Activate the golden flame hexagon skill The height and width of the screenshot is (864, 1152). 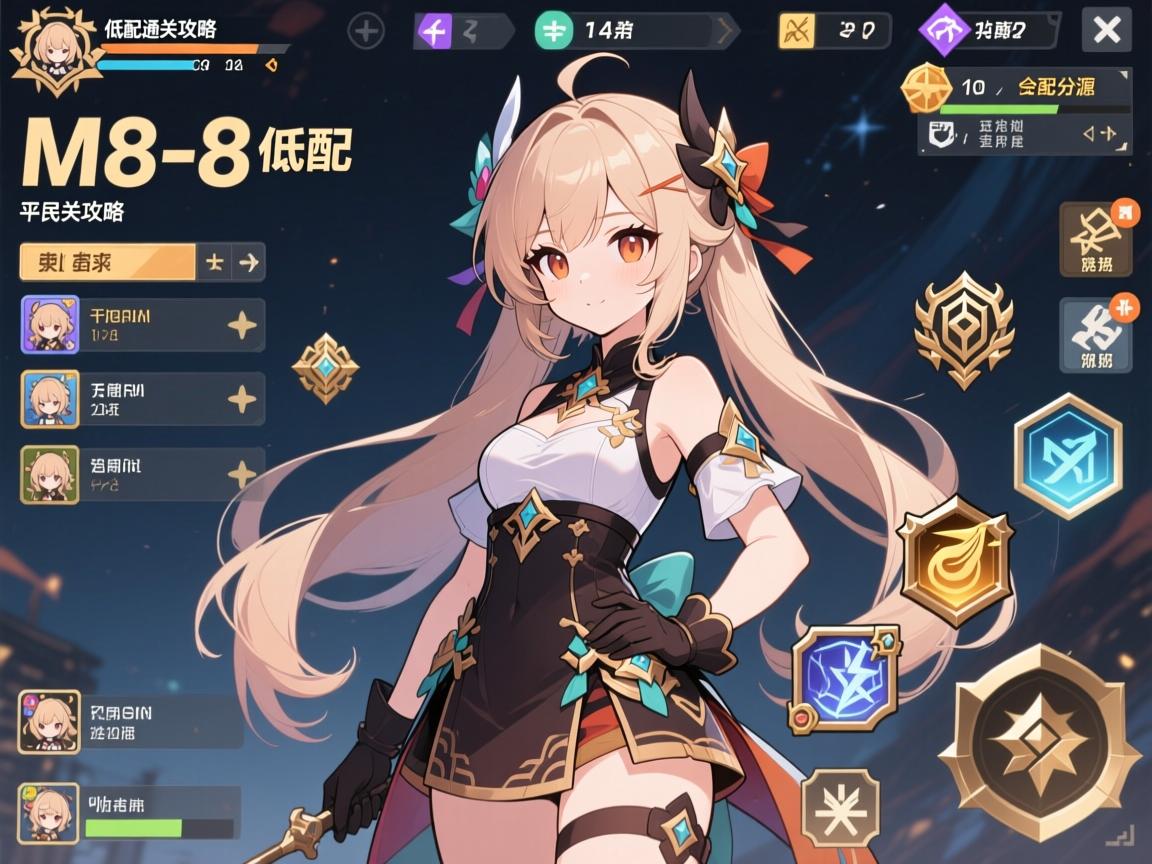pos(955,561)
